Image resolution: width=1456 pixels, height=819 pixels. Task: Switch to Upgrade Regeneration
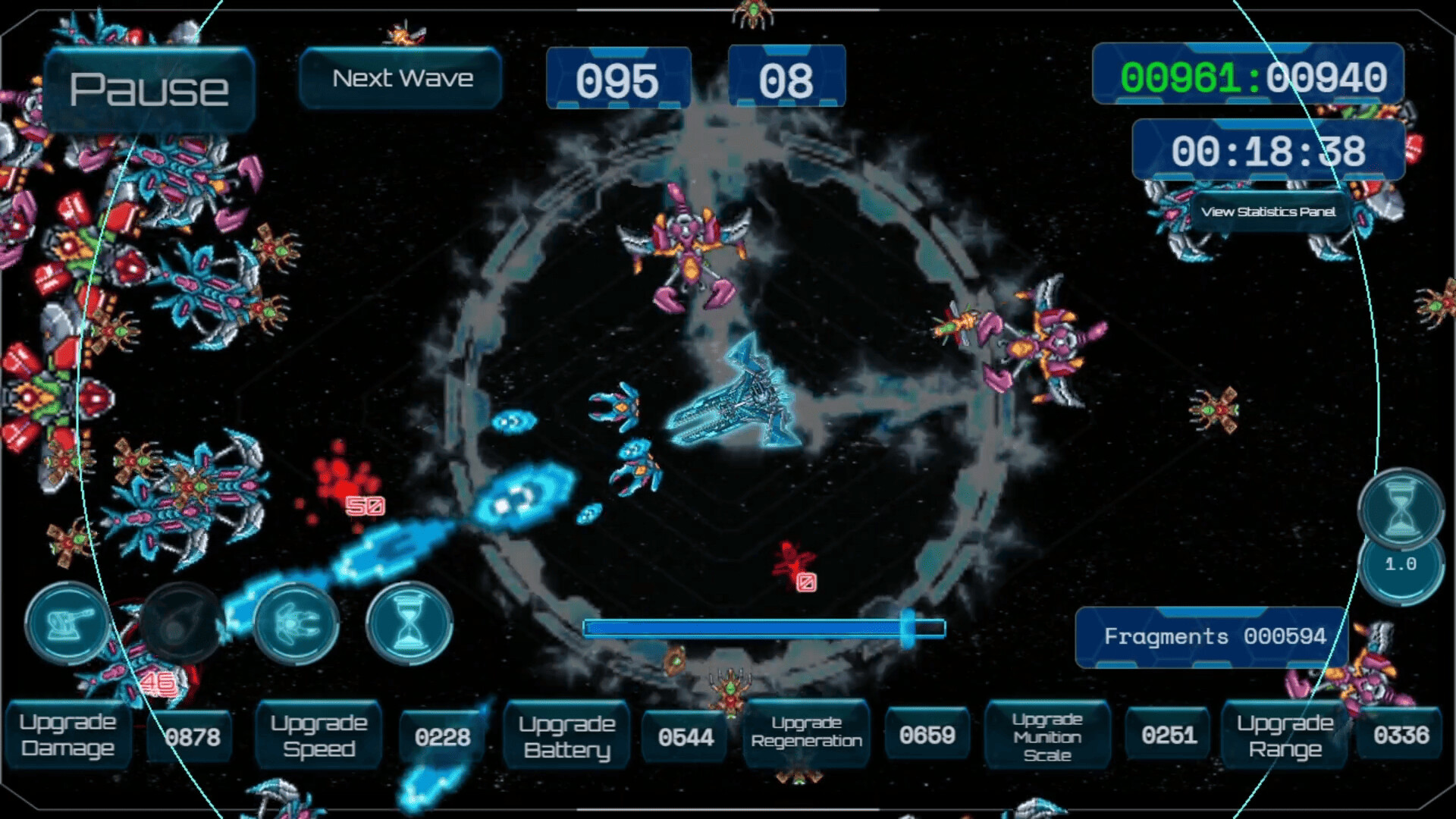(x=806, y=735)
